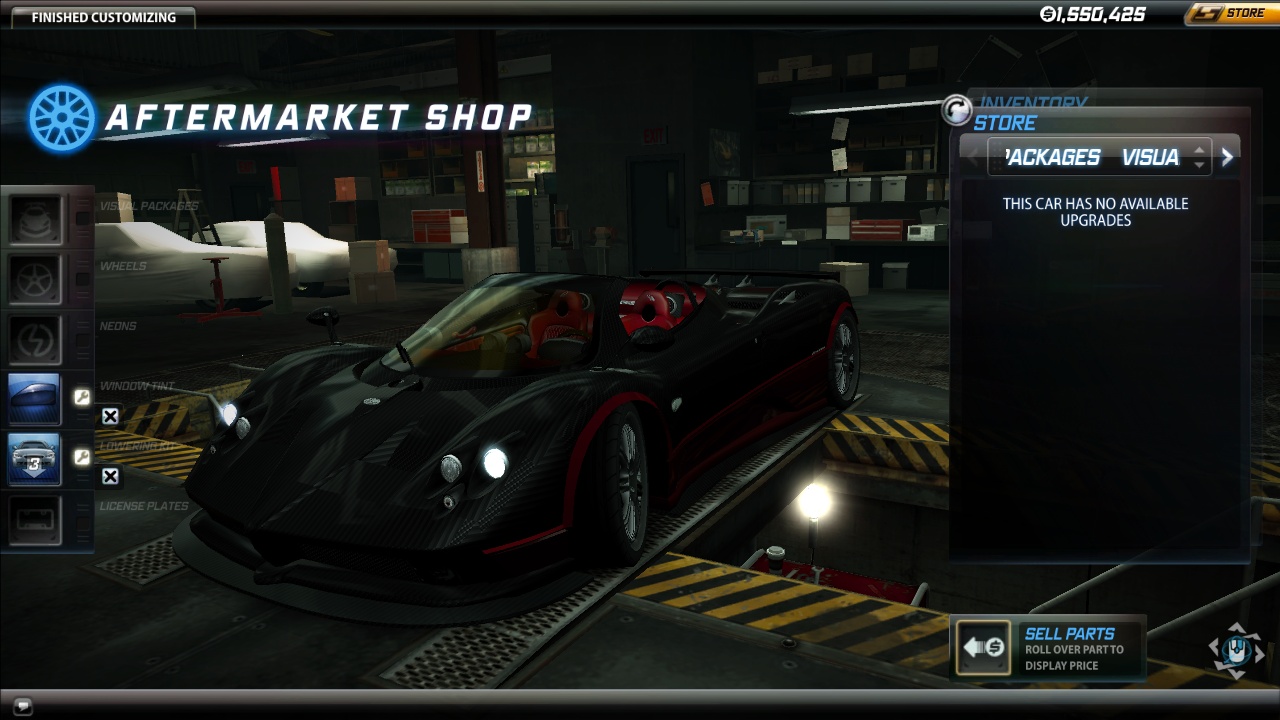Open the Neons slot
The image size is (1280, 720).
36,339
